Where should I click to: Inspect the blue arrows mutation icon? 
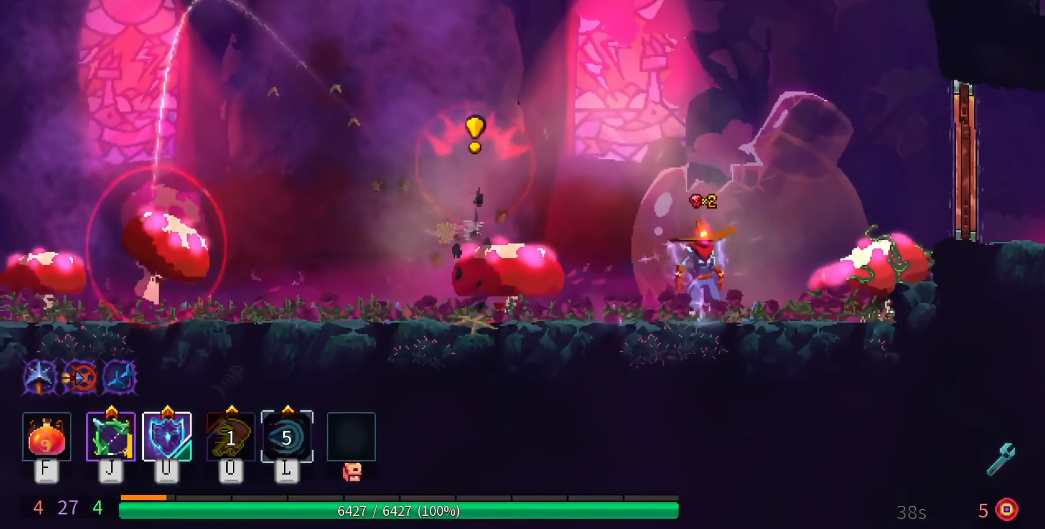click(119, 377)
